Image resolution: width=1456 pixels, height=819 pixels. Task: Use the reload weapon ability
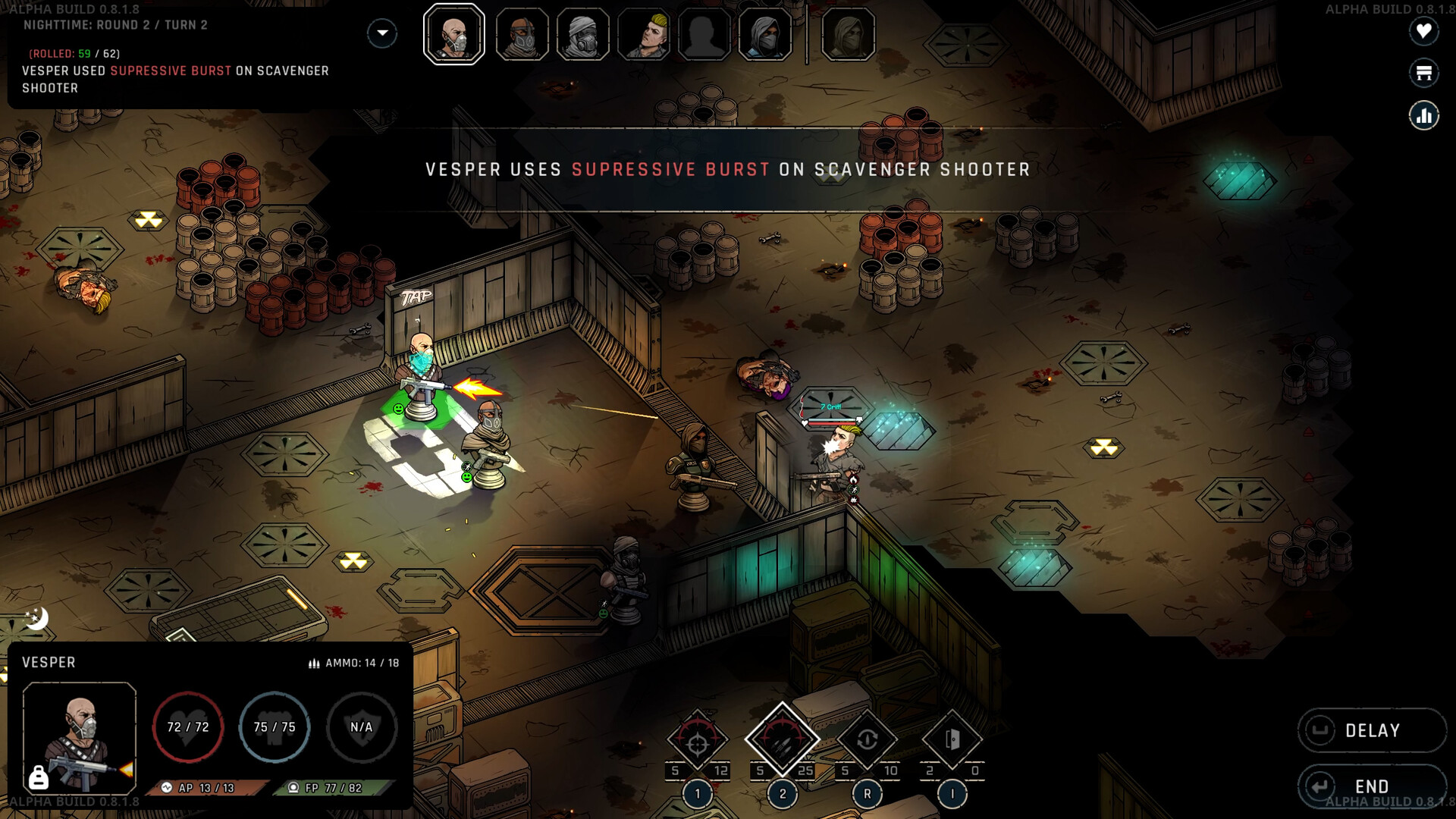(x=868, y=740)
